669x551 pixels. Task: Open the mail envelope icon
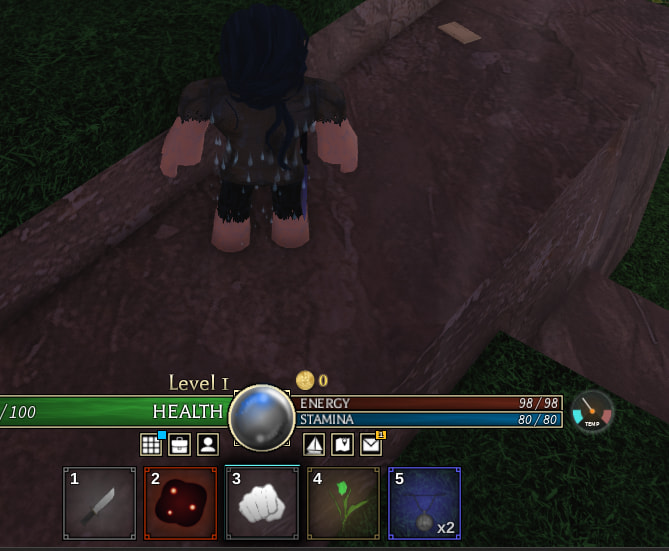tap(370, 444)
